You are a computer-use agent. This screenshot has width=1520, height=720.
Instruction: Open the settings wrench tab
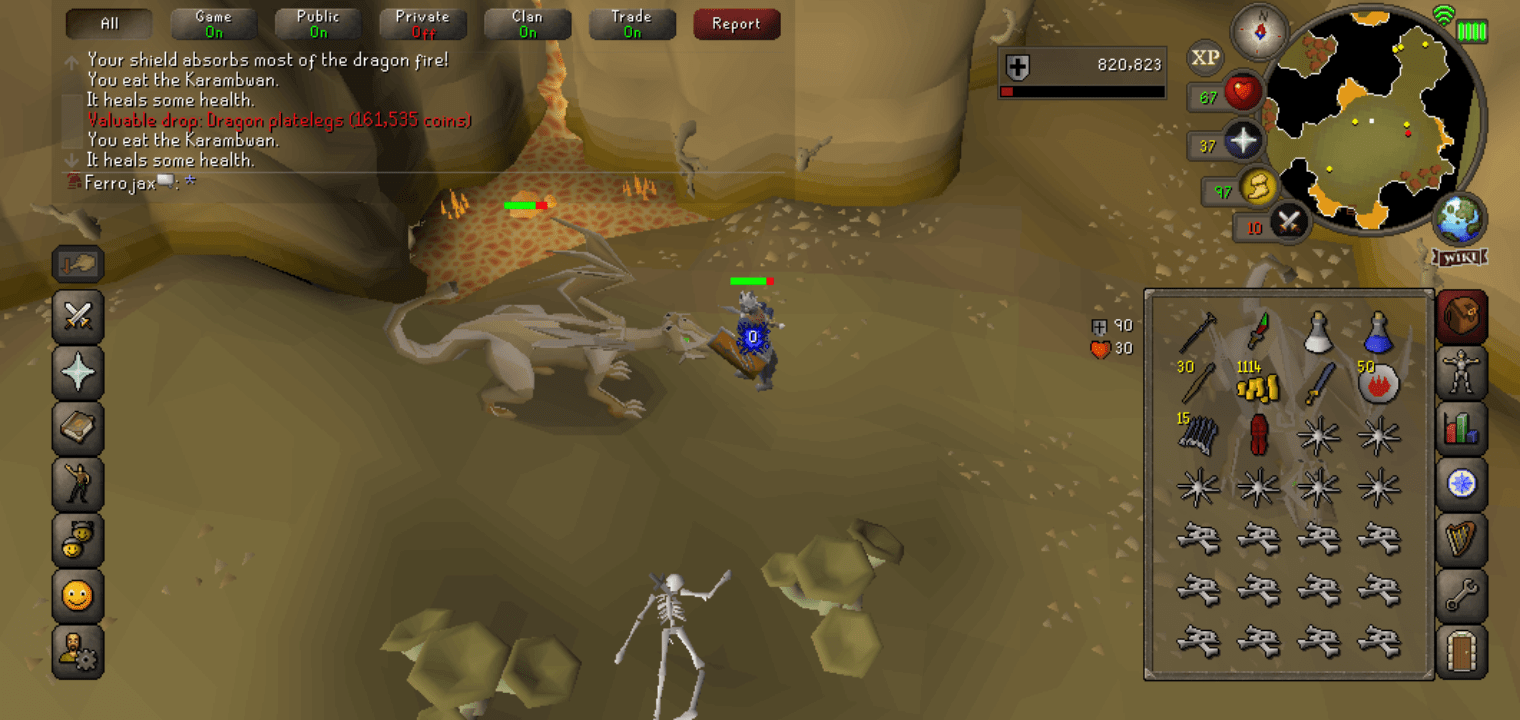[x=1461, y=597]
